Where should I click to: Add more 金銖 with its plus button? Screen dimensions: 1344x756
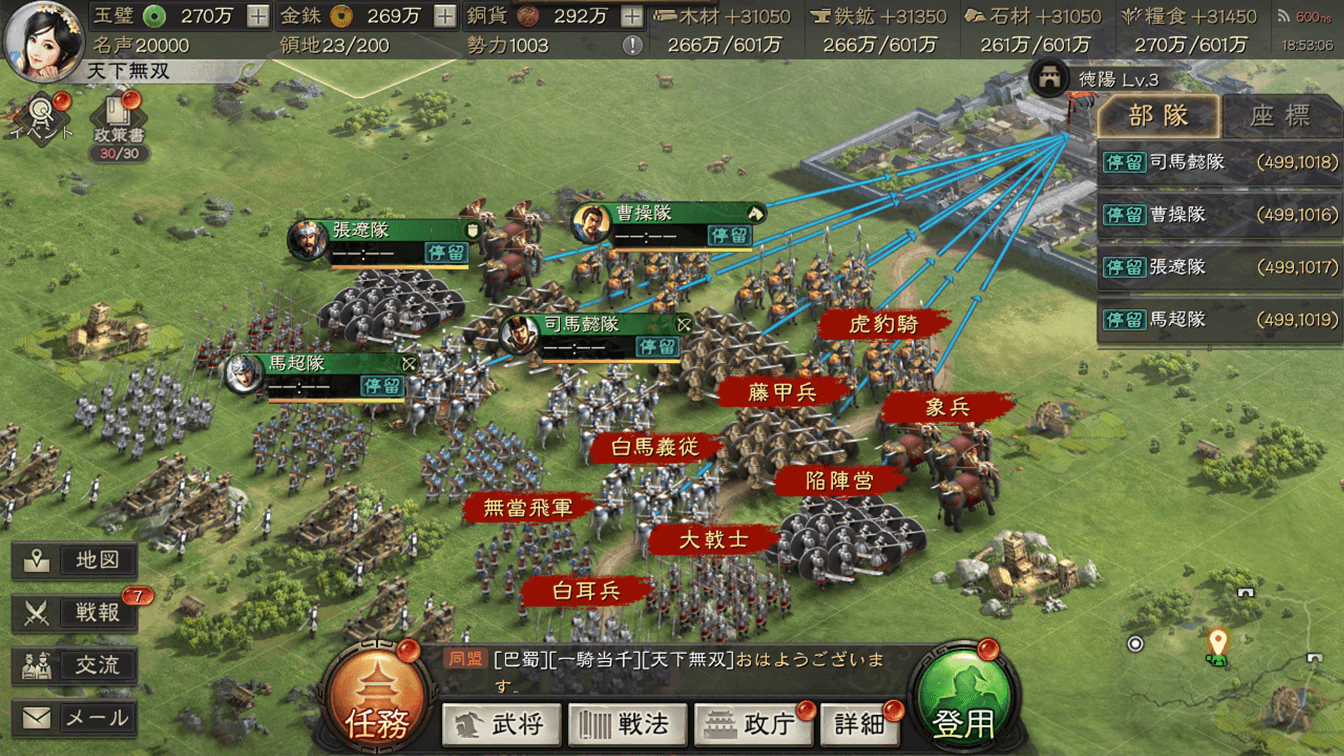tap(445, 16)
